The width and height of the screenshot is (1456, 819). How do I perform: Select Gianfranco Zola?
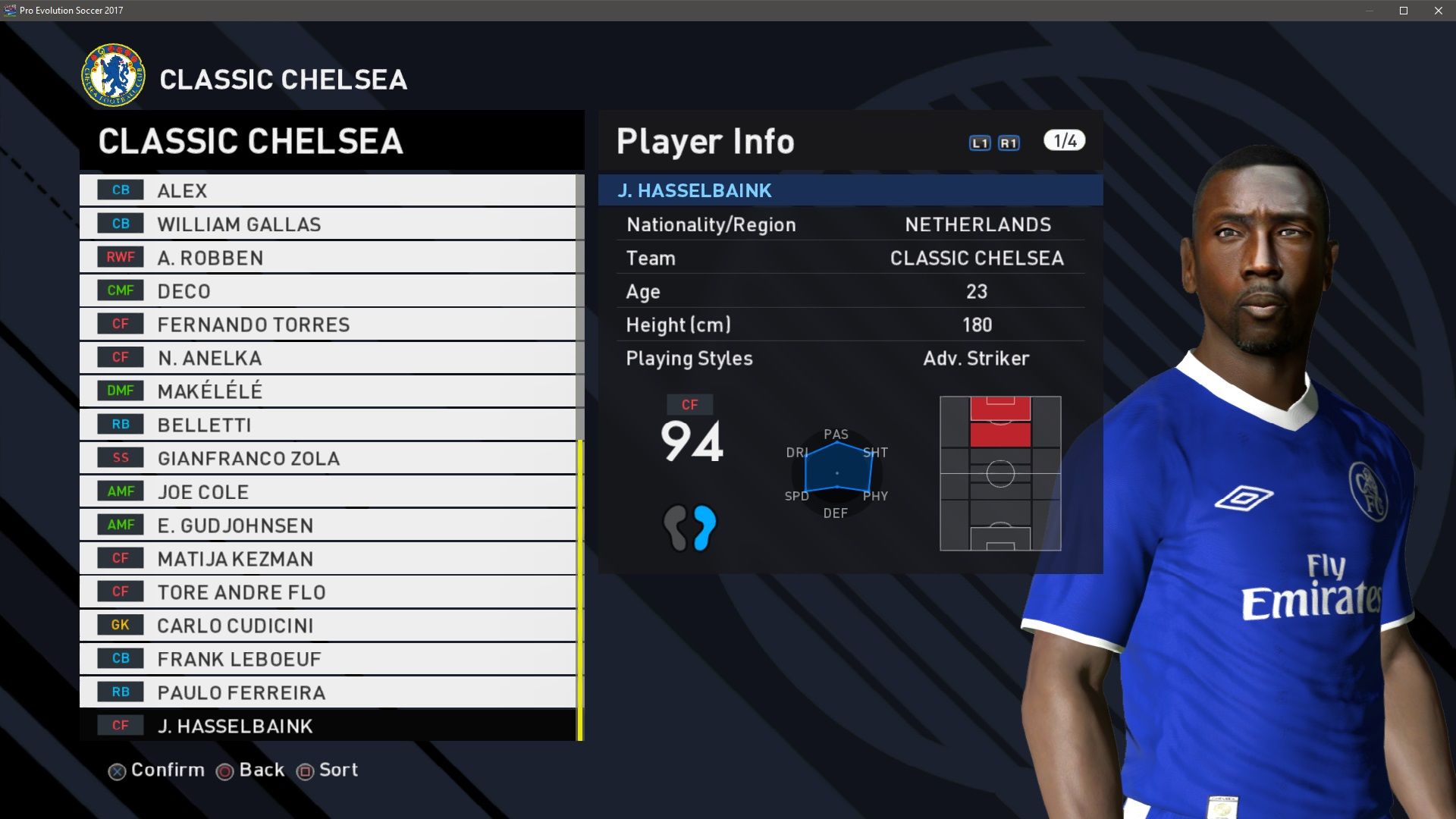(328, 457)
